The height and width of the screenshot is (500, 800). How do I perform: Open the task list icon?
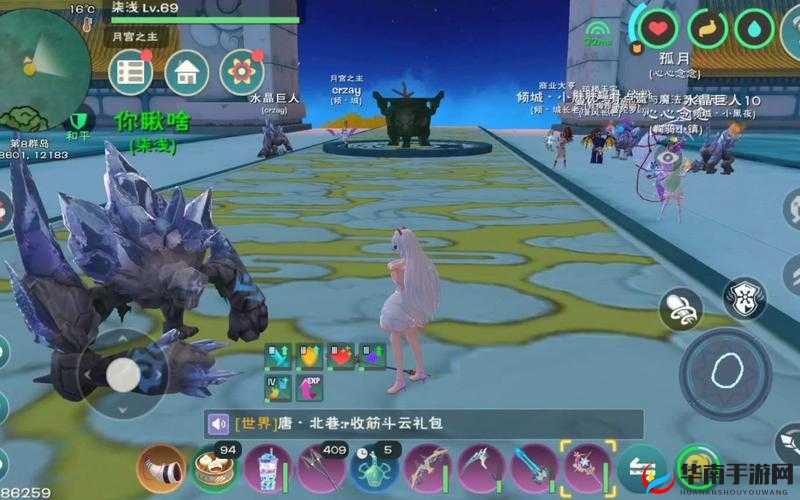[x=130, y=72]
